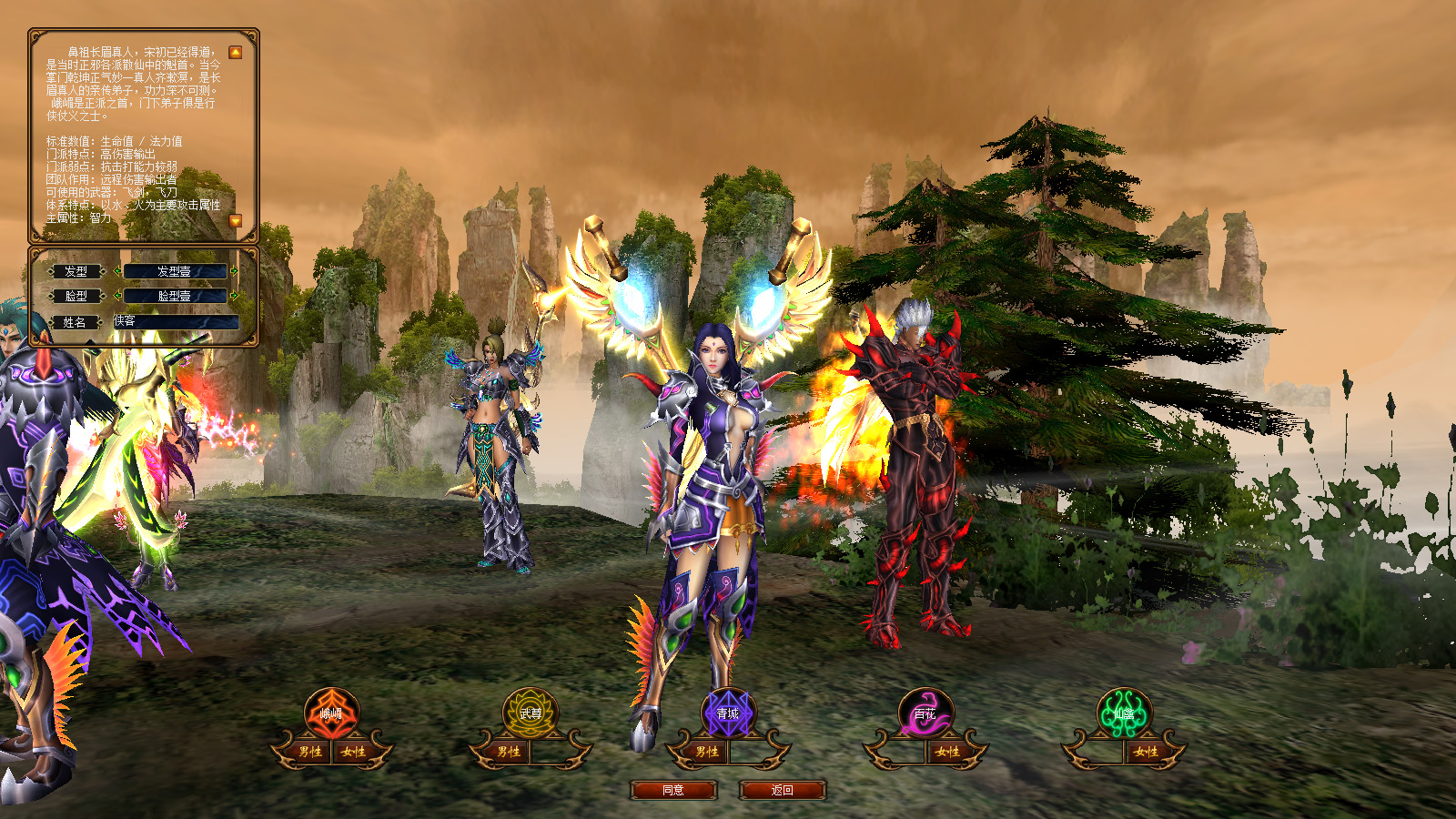
Task: Choose female (女性) under 峨嵋
Action: point(354,752)
